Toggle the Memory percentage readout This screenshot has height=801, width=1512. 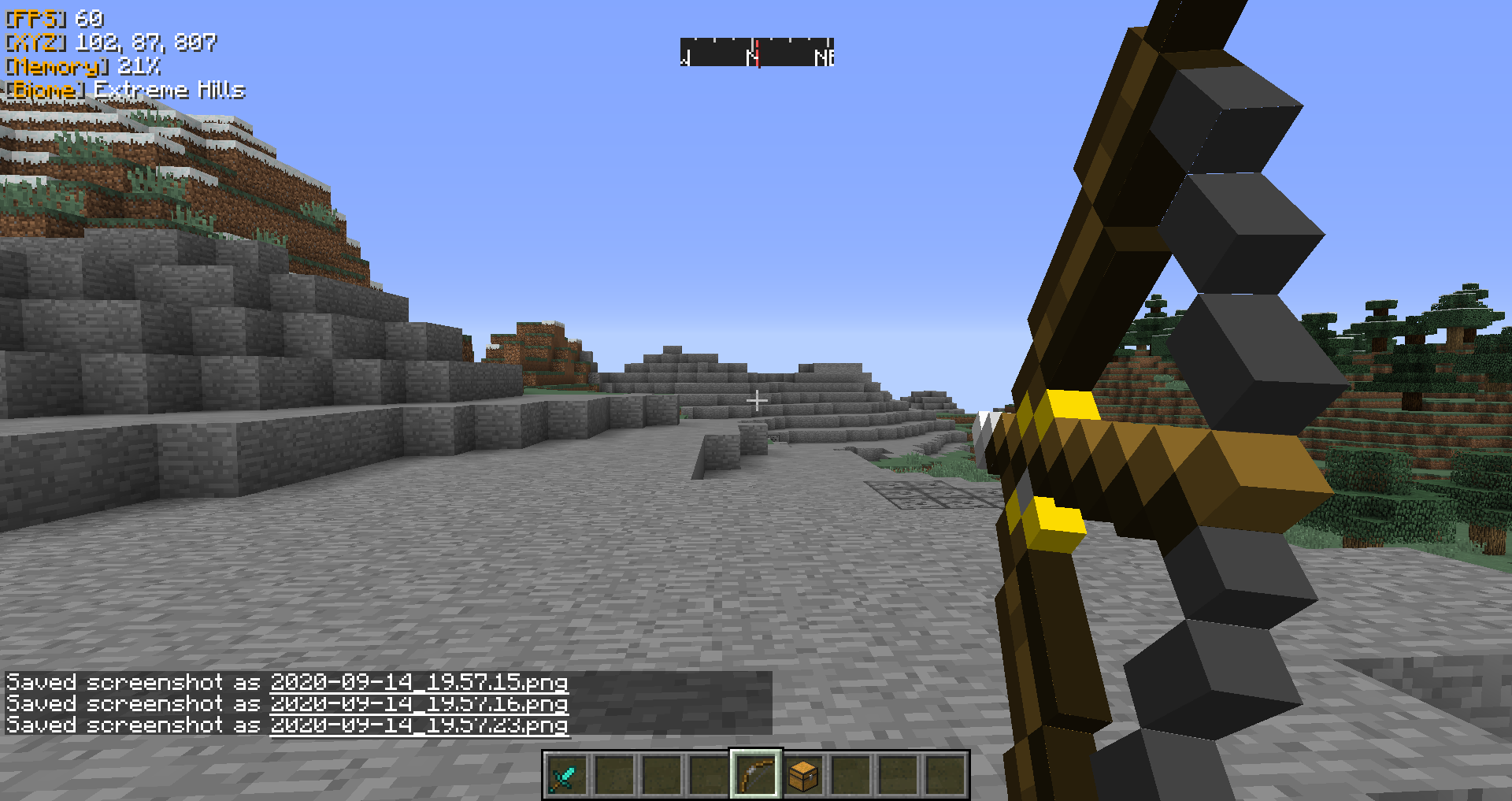[138, 67]
